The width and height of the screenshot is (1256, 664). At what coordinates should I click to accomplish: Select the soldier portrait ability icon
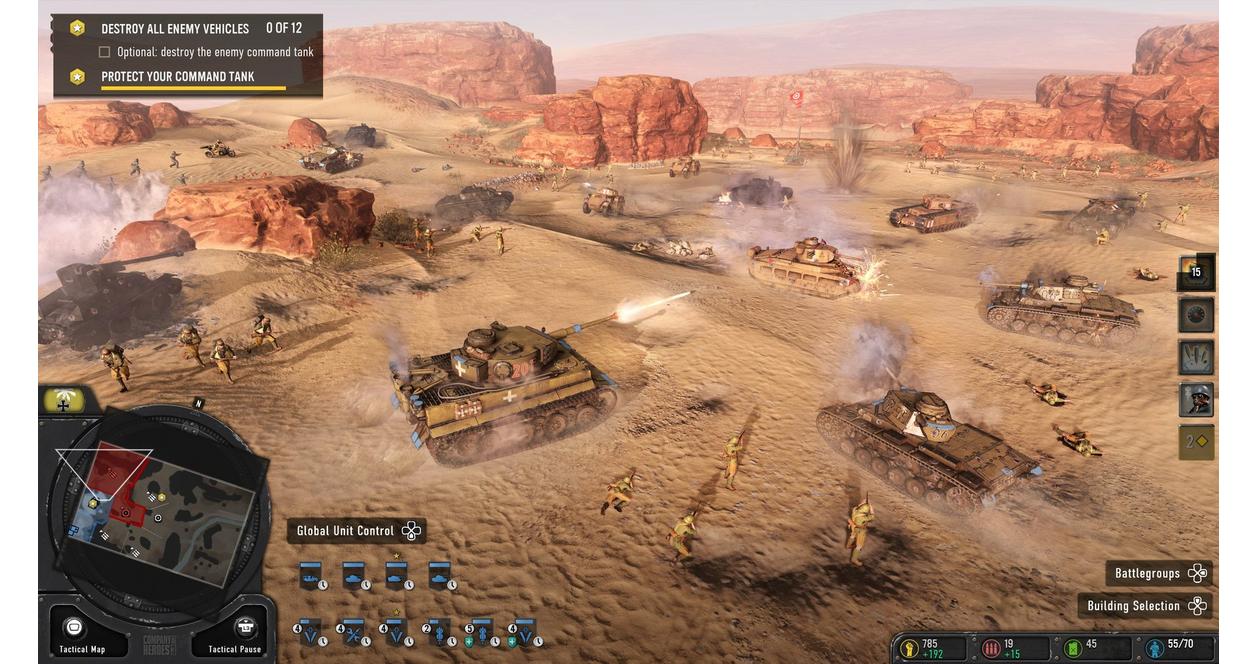click(x=1196, y=399)
